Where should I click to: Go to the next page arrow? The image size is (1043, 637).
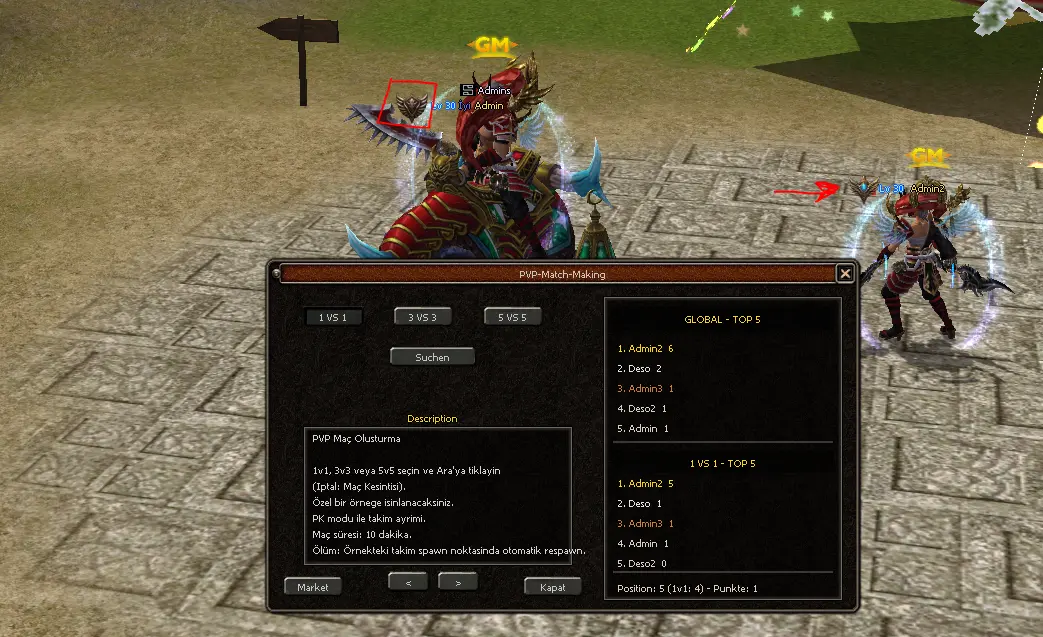(457, 581)
